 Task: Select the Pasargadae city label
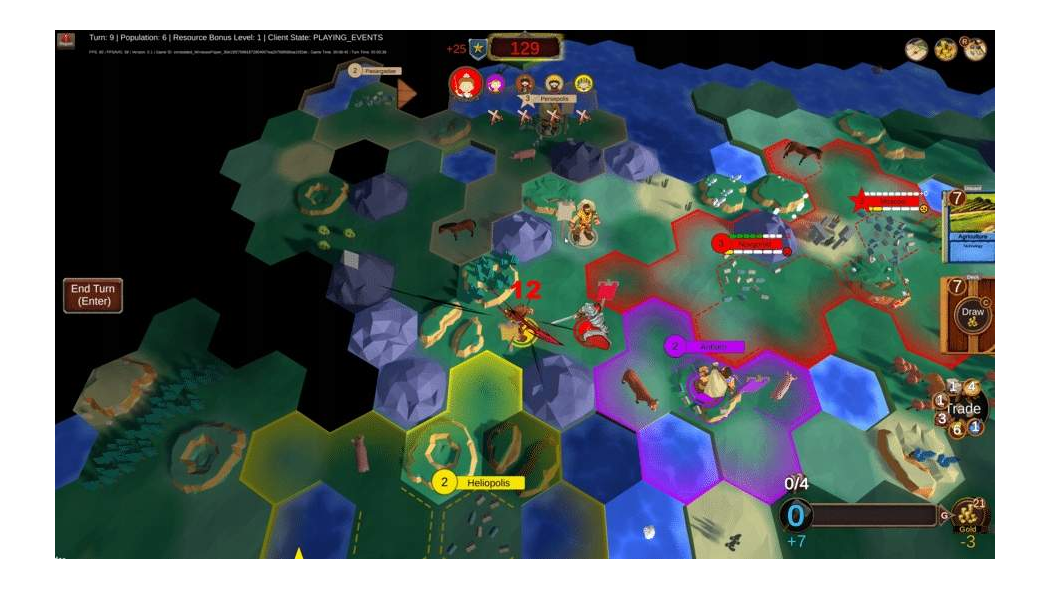click(375, 71)
